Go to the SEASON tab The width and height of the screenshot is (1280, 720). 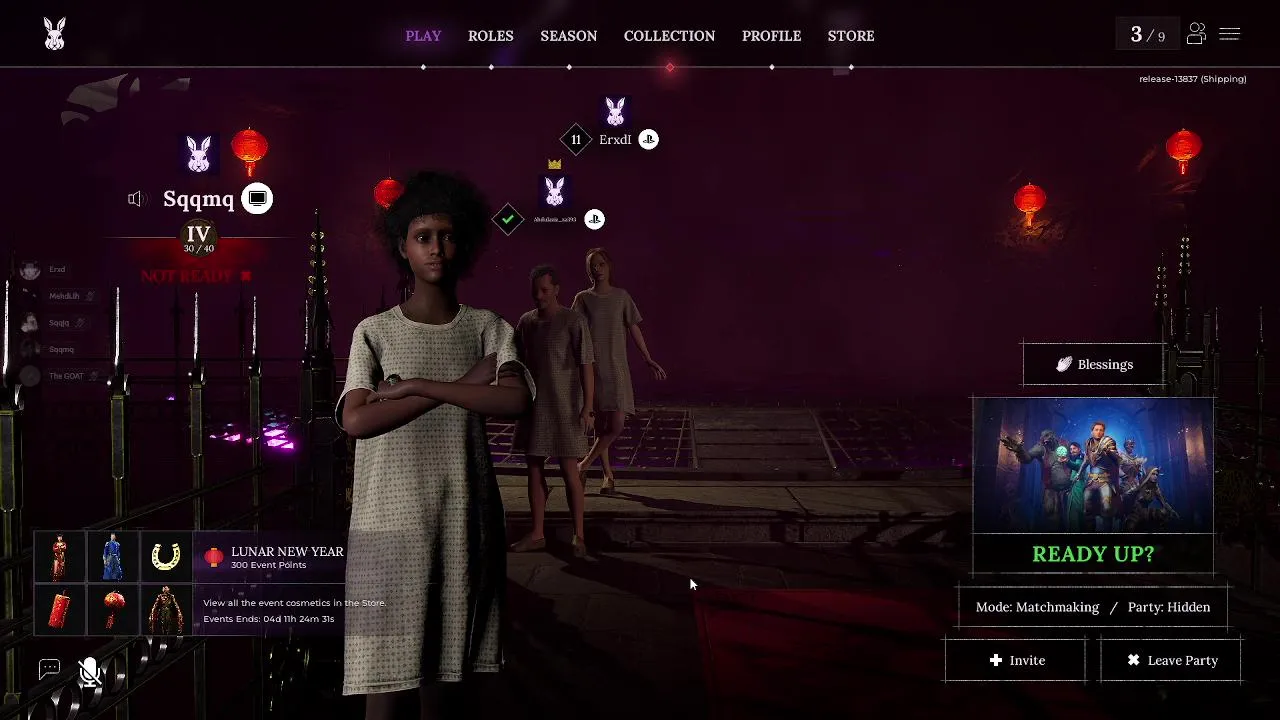coord(569,36)
